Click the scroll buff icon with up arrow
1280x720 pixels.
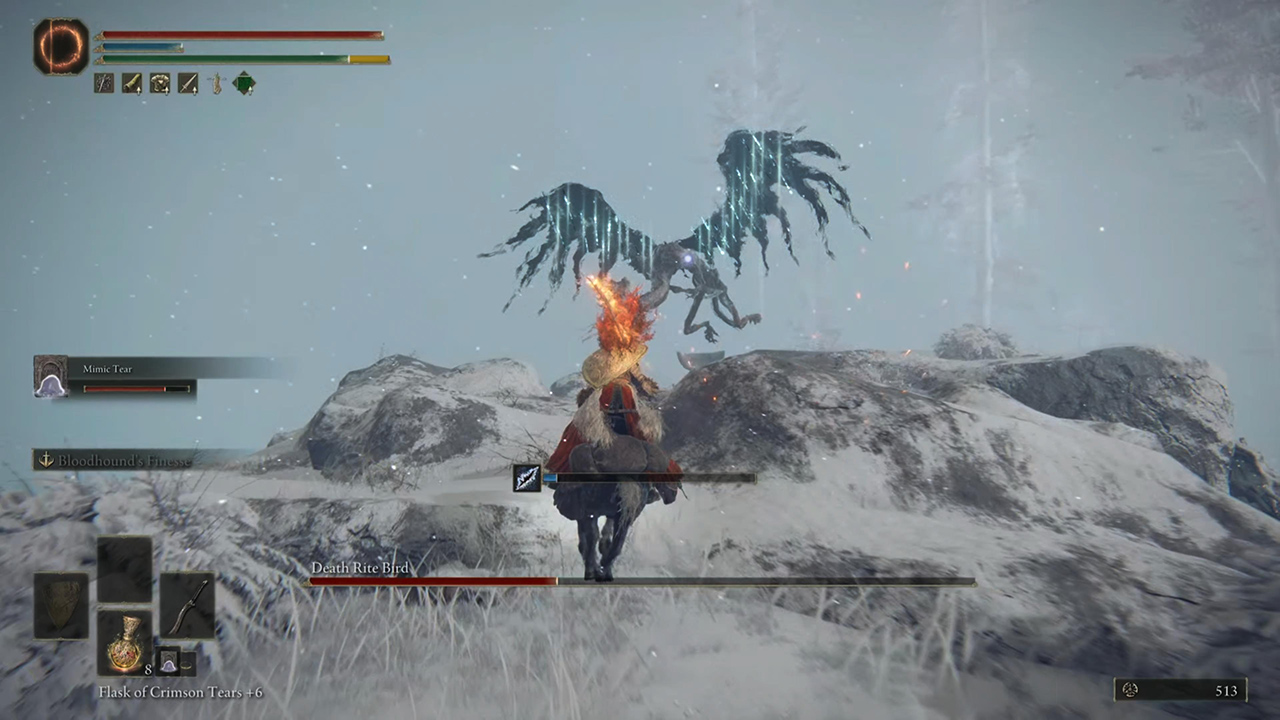pyautogui.click(x=131, y=84)
